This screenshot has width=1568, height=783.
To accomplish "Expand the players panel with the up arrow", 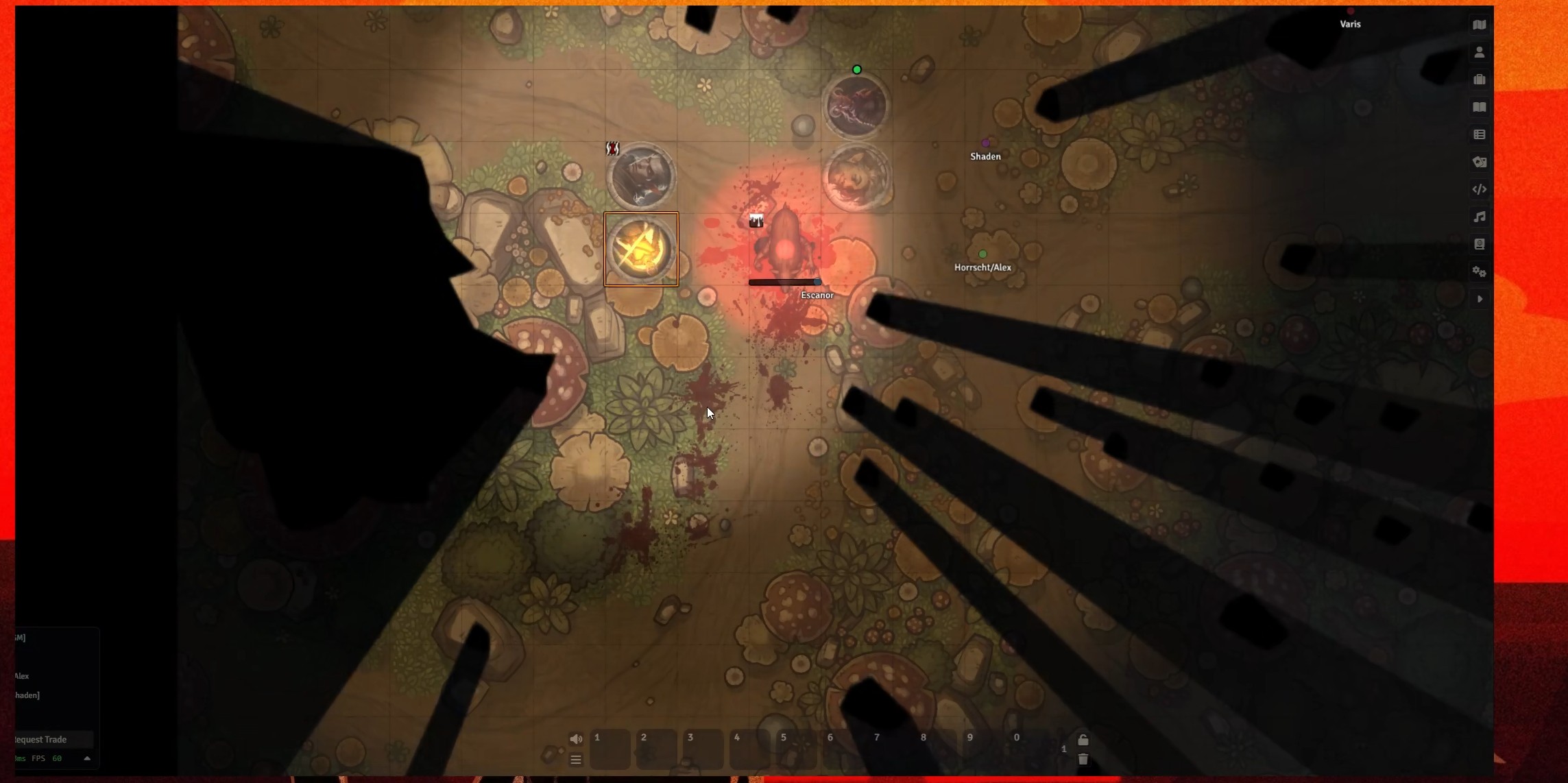I will pos(87,758).
